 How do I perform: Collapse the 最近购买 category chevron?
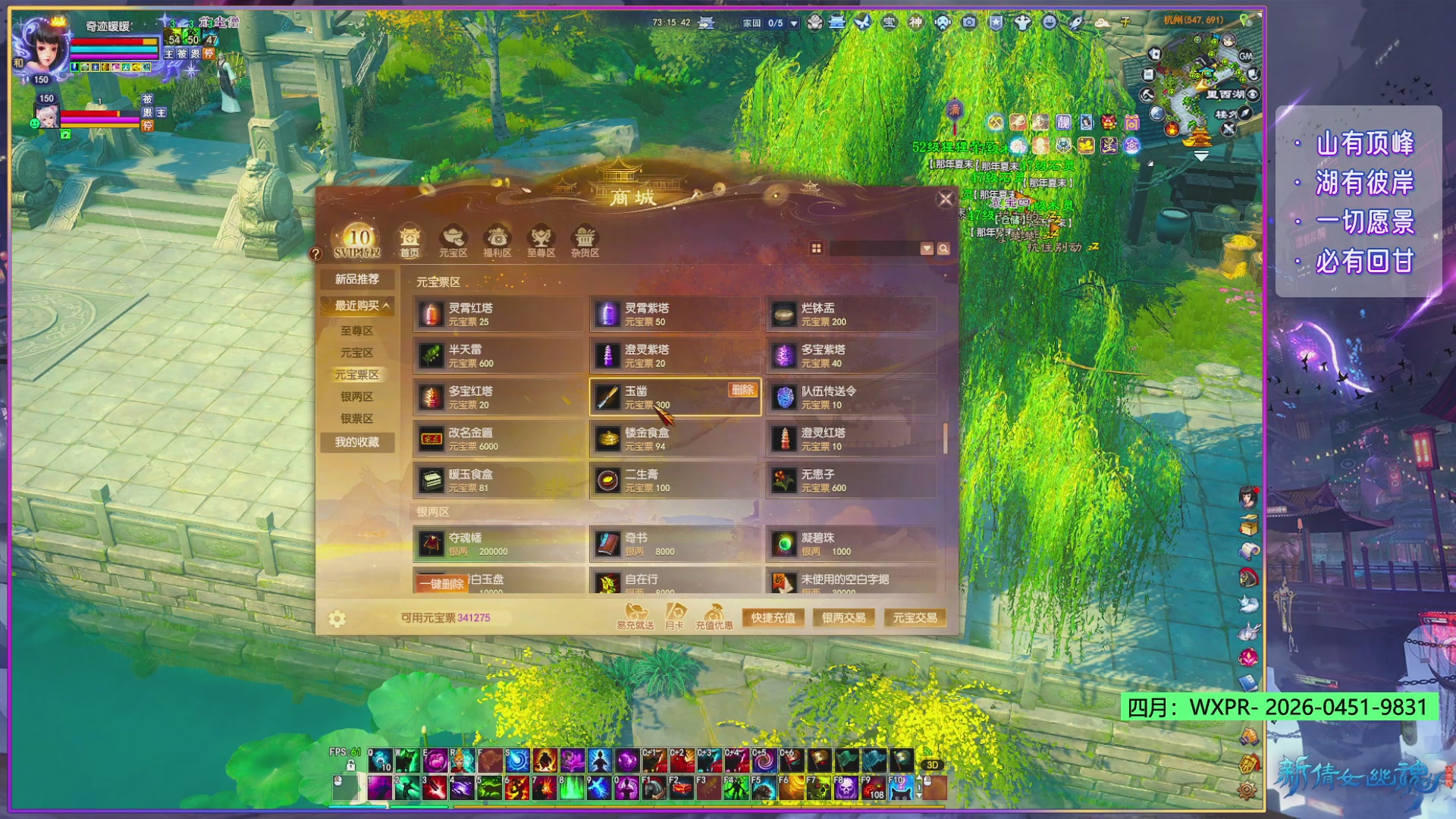pyautogui.click(x=388, y=306)
